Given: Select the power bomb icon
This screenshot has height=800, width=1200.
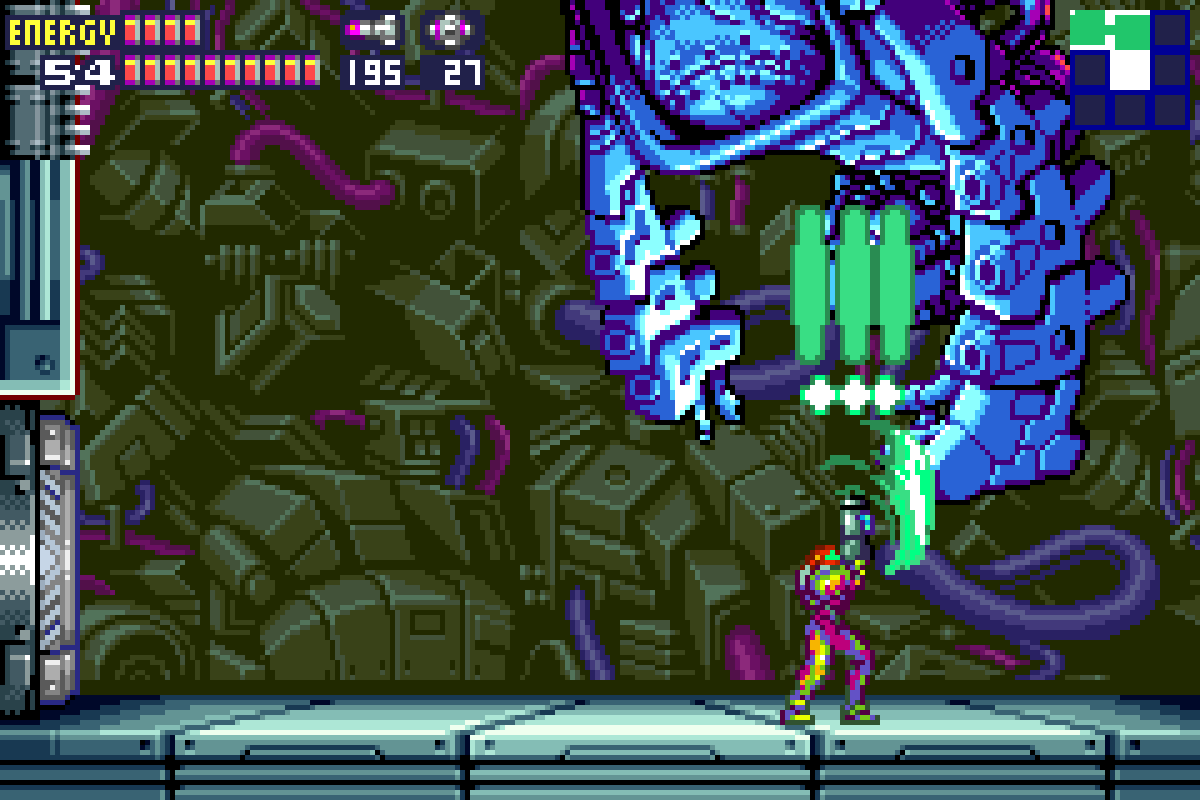Looking at the screenshot, I should point(451,30).
